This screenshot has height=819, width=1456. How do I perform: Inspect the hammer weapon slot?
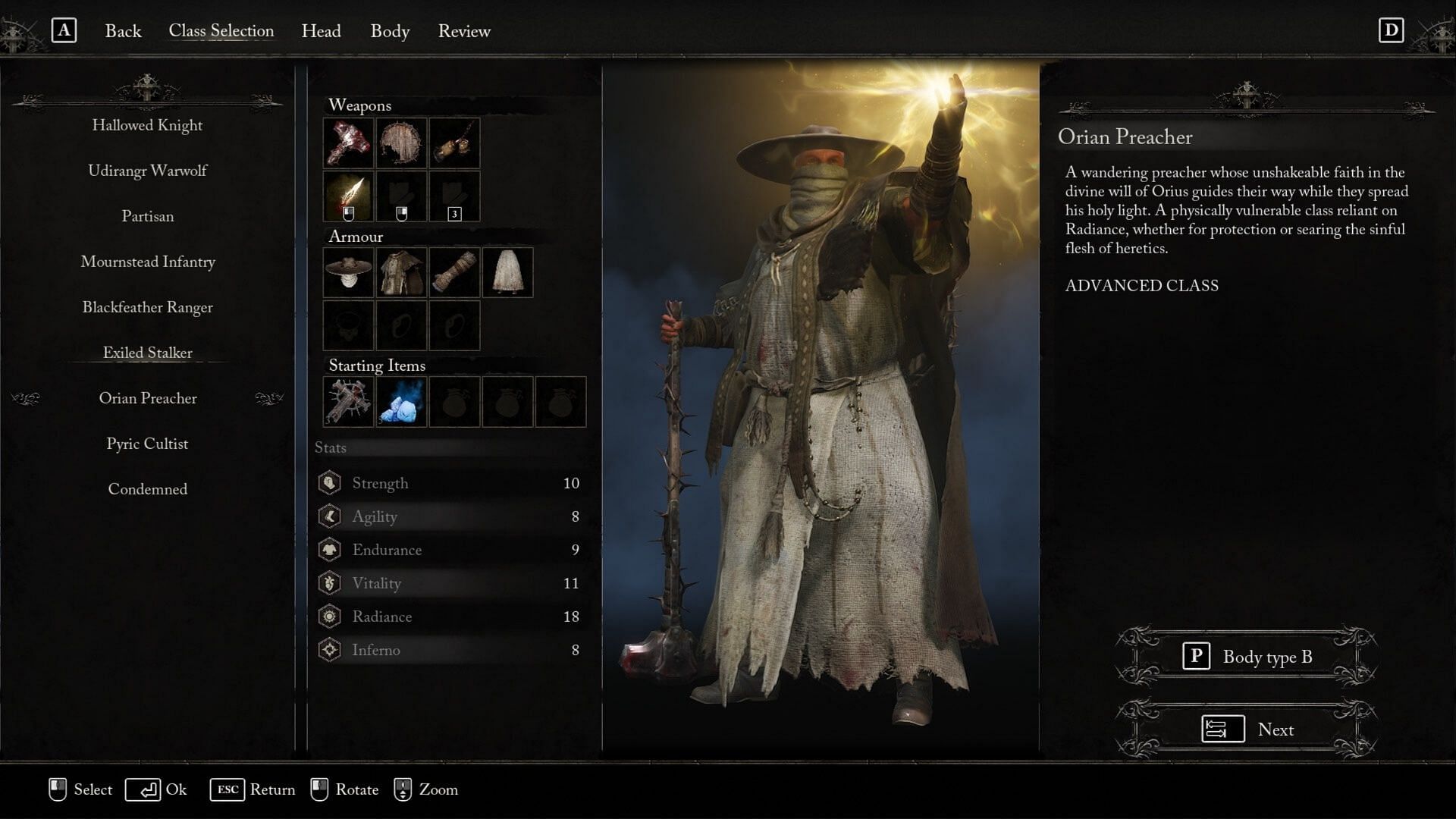point(348,143)
